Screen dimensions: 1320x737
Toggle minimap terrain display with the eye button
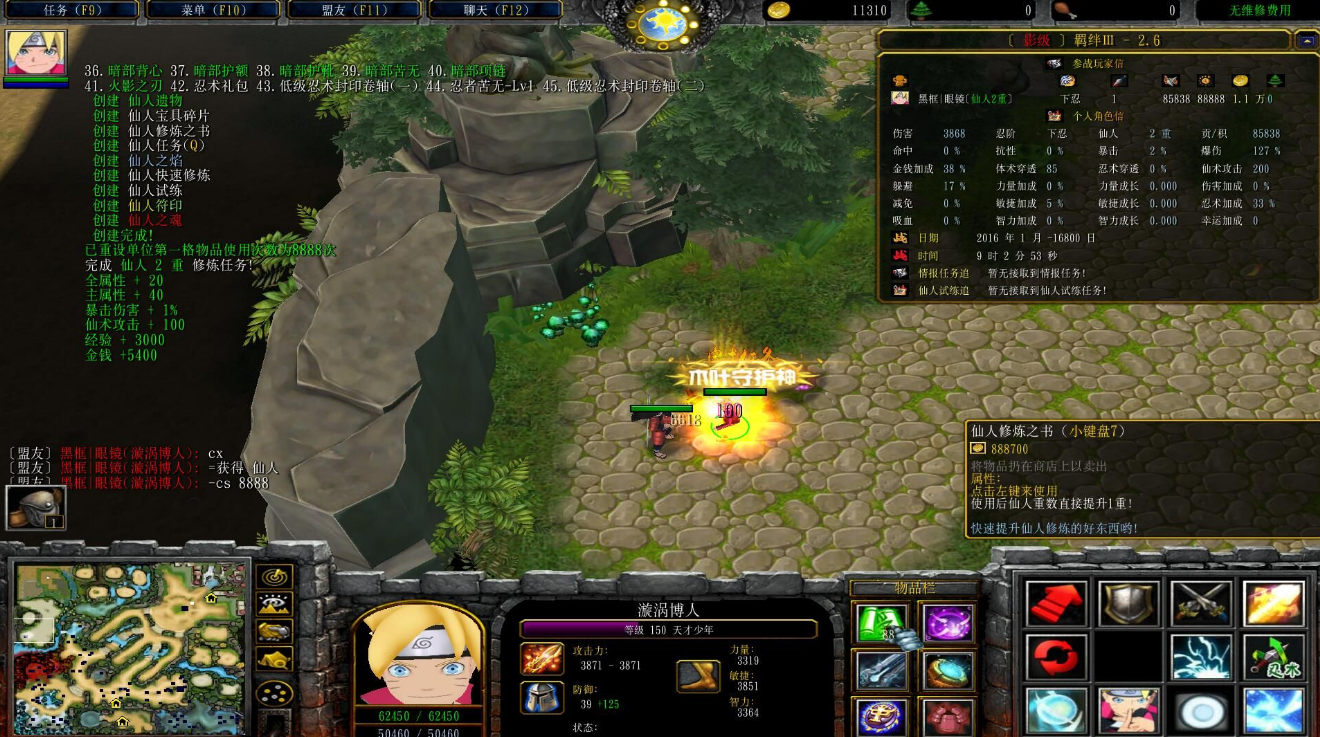pos(274,604)
